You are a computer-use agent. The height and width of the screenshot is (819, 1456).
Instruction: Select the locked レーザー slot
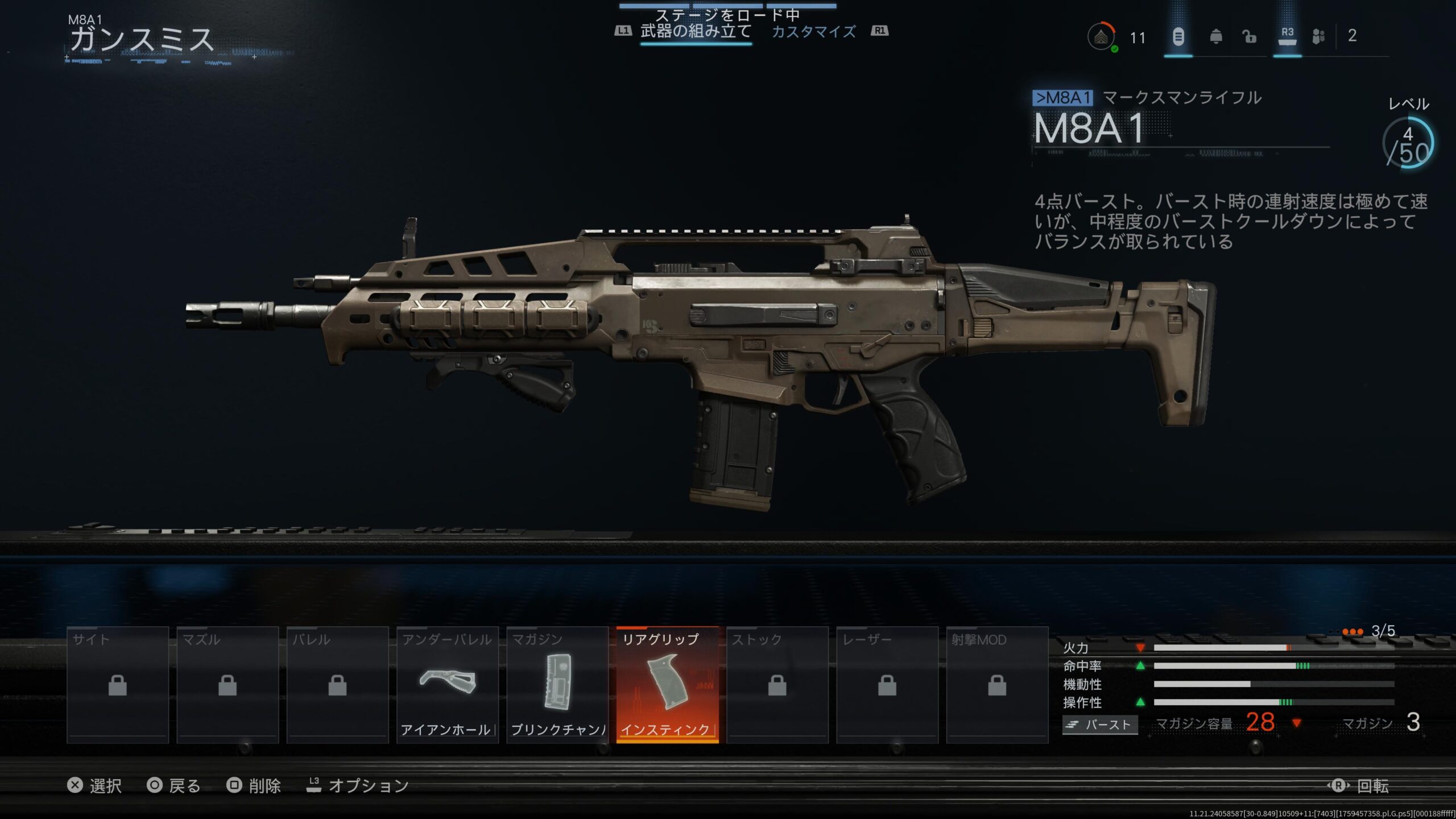887,685
